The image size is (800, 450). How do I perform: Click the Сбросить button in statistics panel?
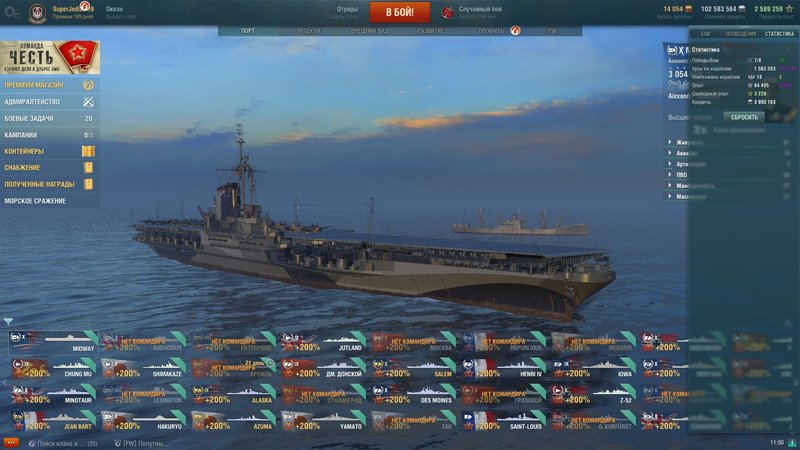click(742, 117)
